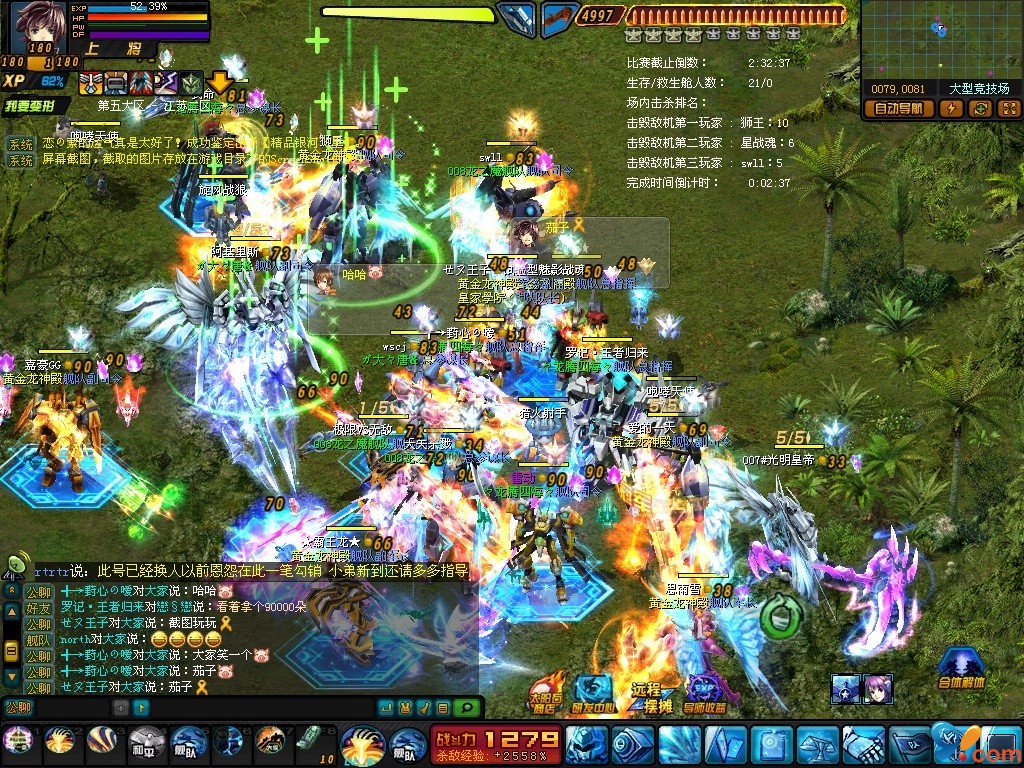This screenshot has width=1024, height=768.
Task: Click the round green button near the right side
Action: point(776,617)
